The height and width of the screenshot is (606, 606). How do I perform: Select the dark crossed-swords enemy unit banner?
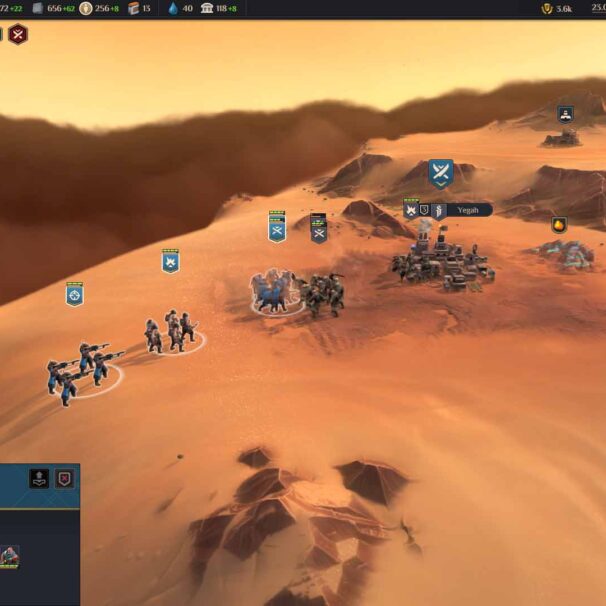tap(319, 229)
